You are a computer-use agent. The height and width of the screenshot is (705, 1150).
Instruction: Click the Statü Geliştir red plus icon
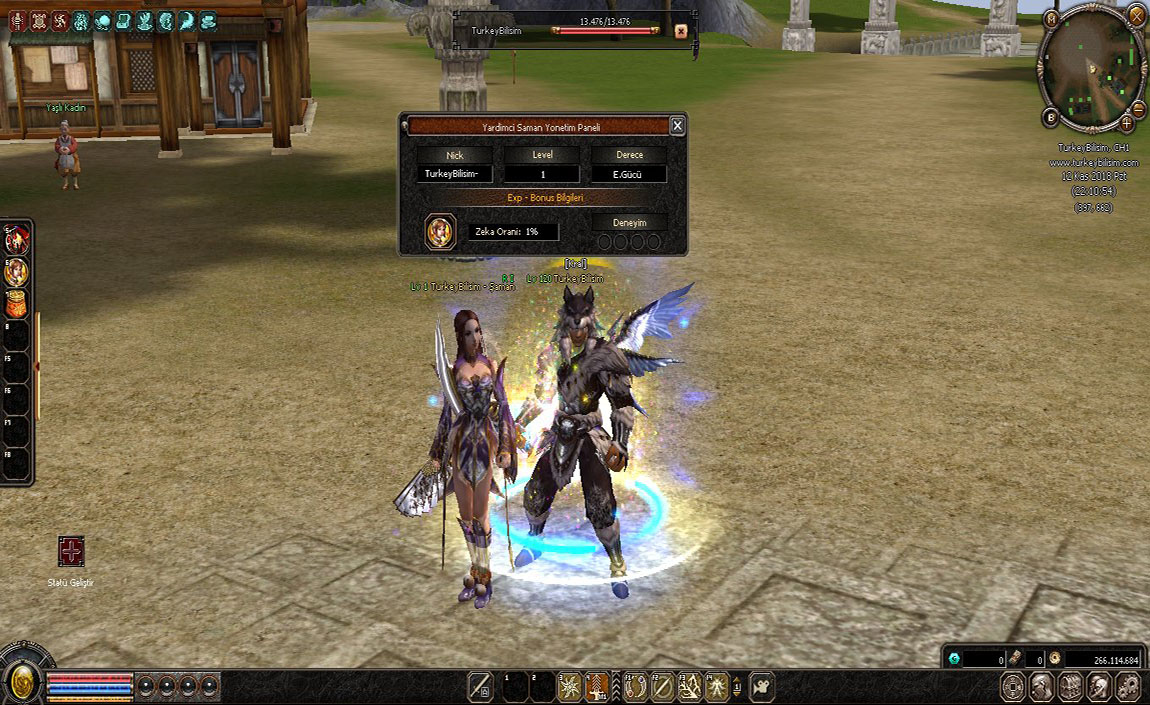(x=71, y=551)
